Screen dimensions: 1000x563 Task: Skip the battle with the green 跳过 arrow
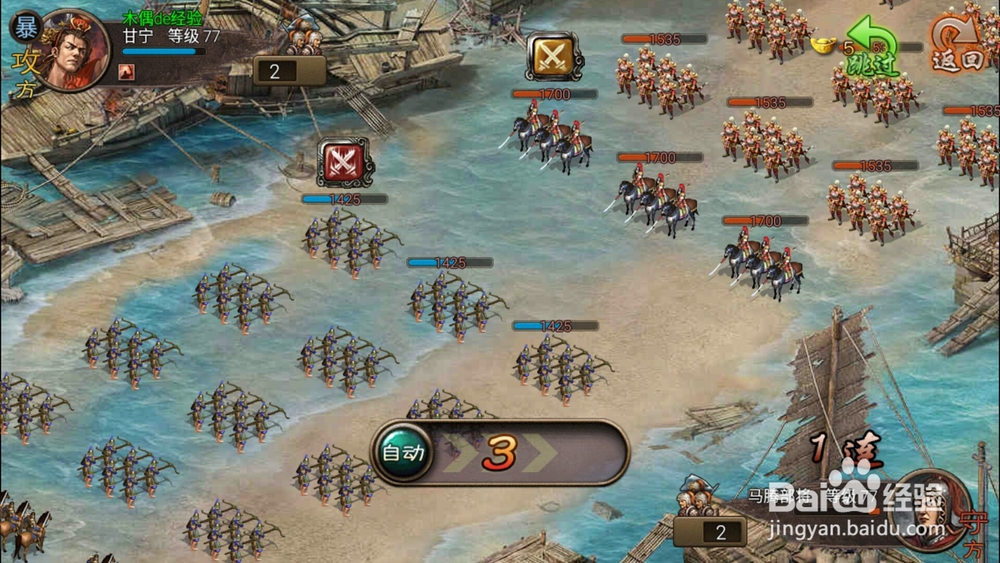871,48
